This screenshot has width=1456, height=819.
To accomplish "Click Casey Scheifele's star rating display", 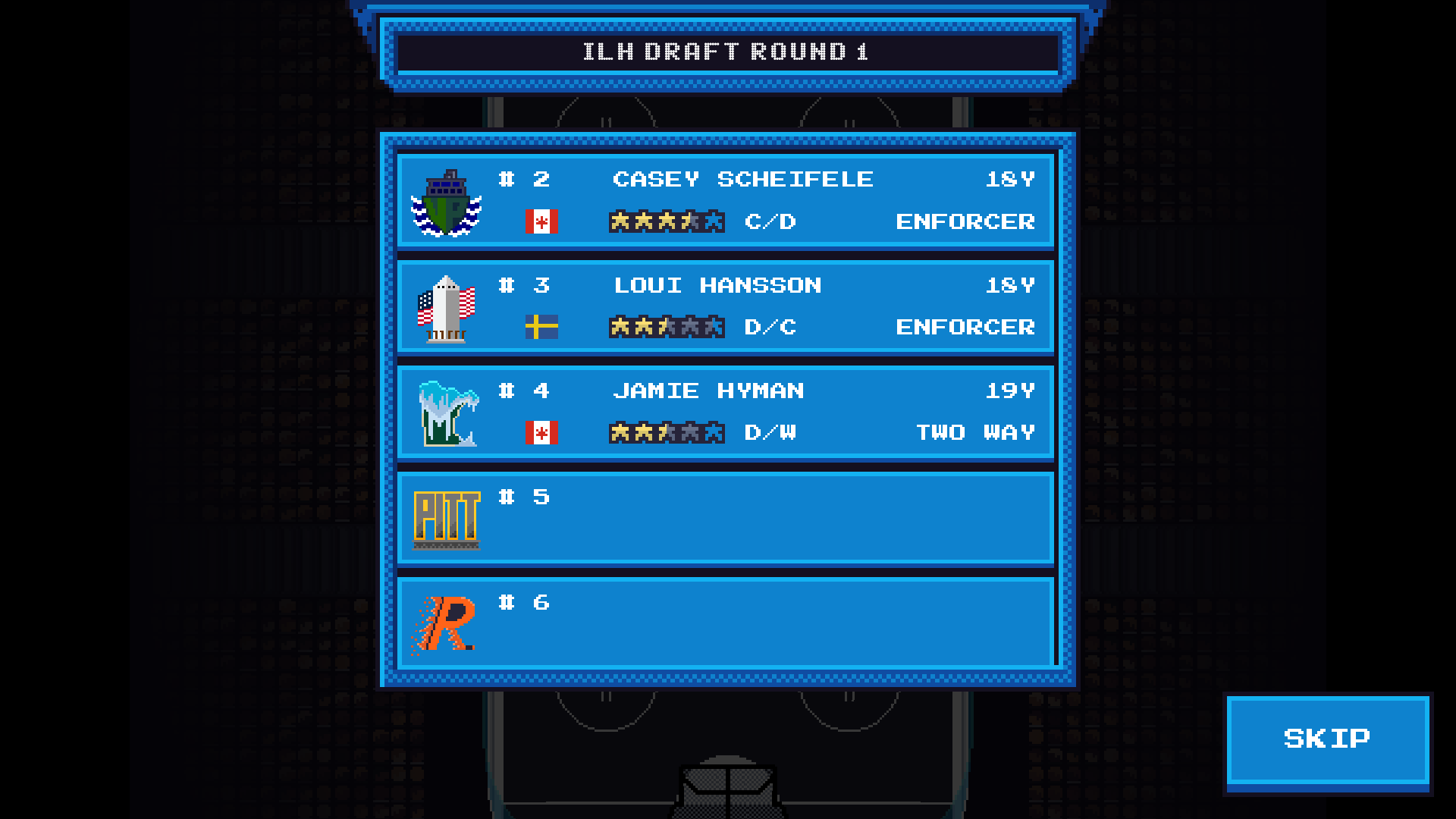I will (x=666, y=221).
